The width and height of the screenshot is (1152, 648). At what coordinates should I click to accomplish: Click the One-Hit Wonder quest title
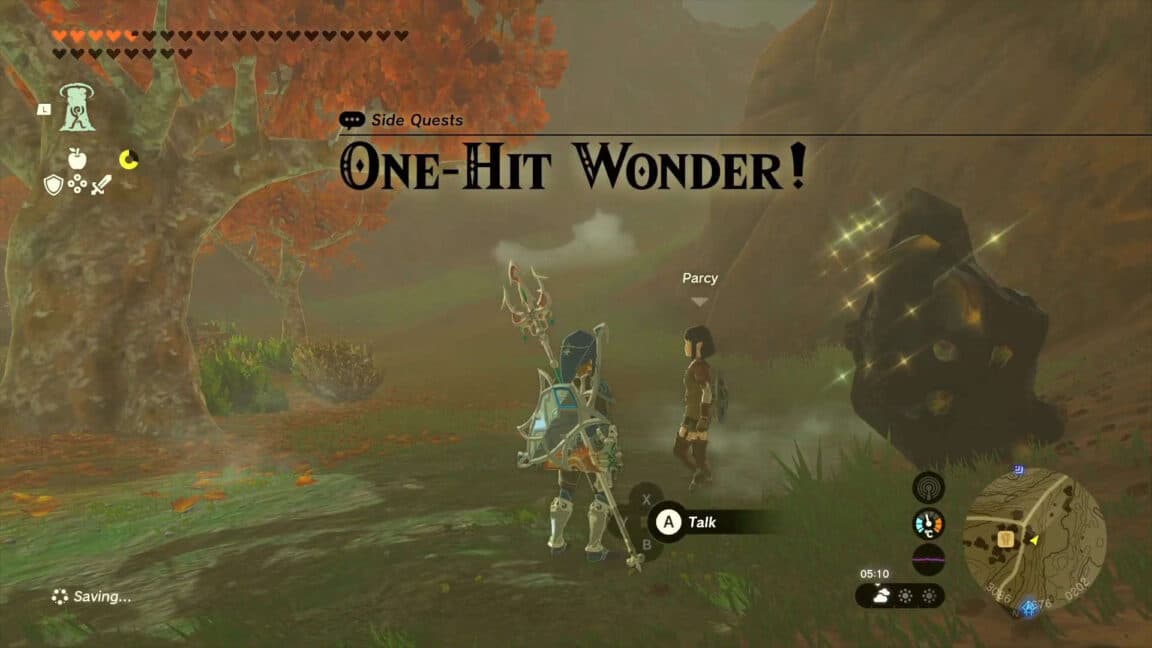coord(573,169)
